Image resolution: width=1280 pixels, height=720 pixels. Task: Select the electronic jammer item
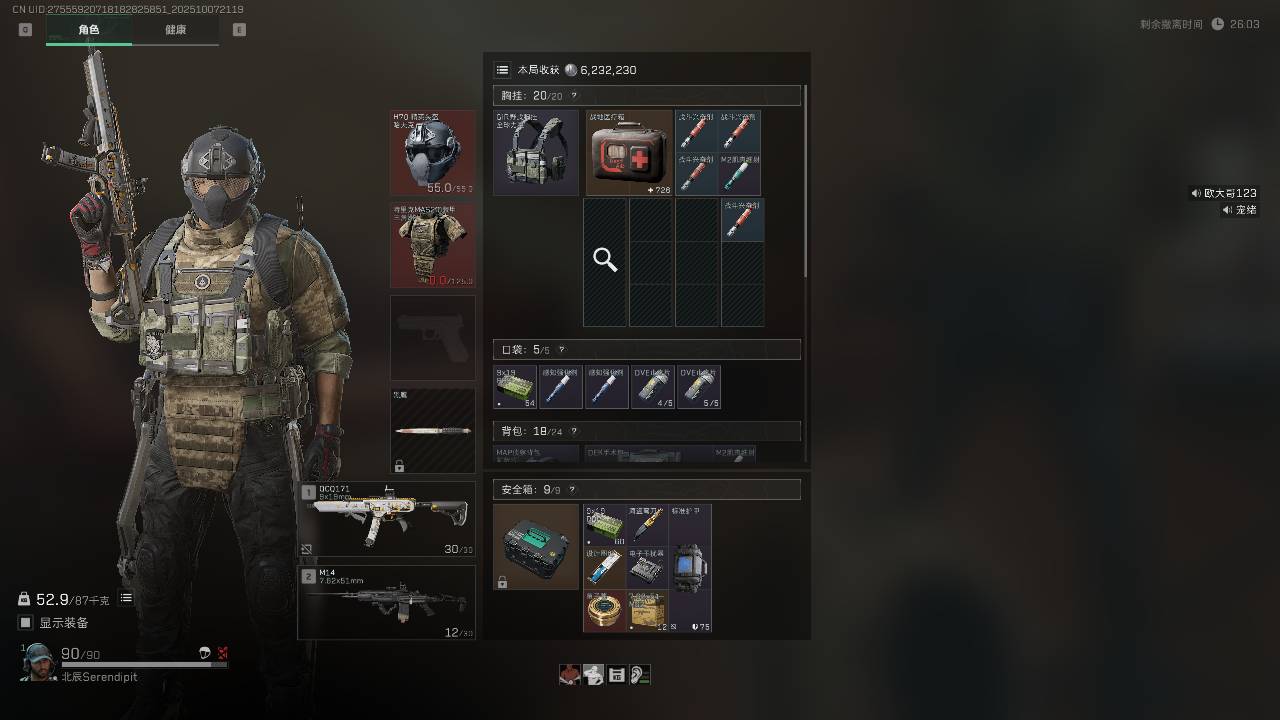coord(647,568)
